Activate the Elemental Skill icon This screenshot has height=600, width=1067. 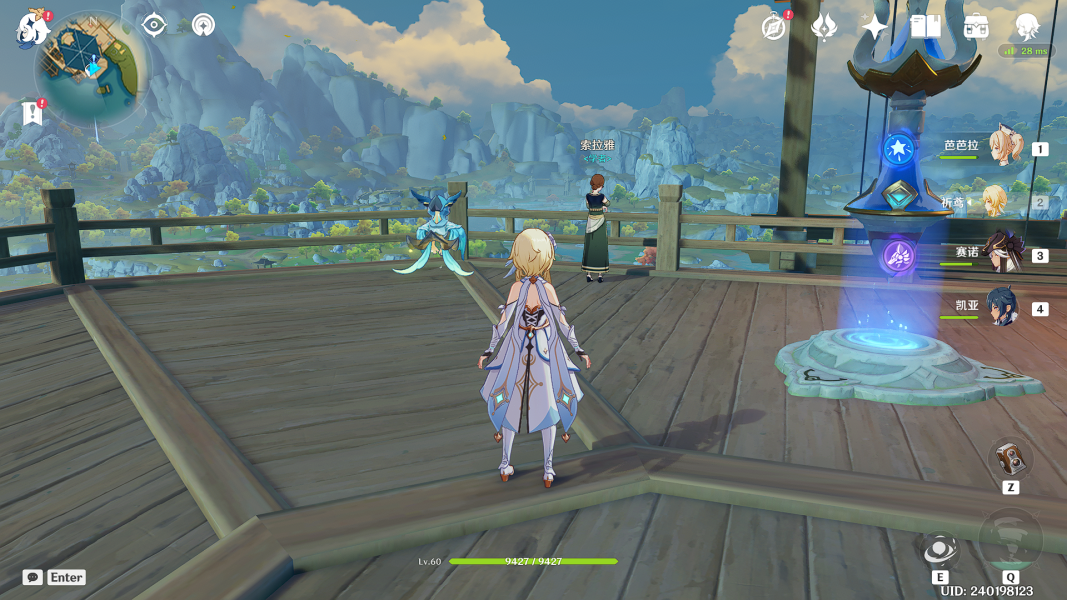pyautogui.click(x=939, y=549)
